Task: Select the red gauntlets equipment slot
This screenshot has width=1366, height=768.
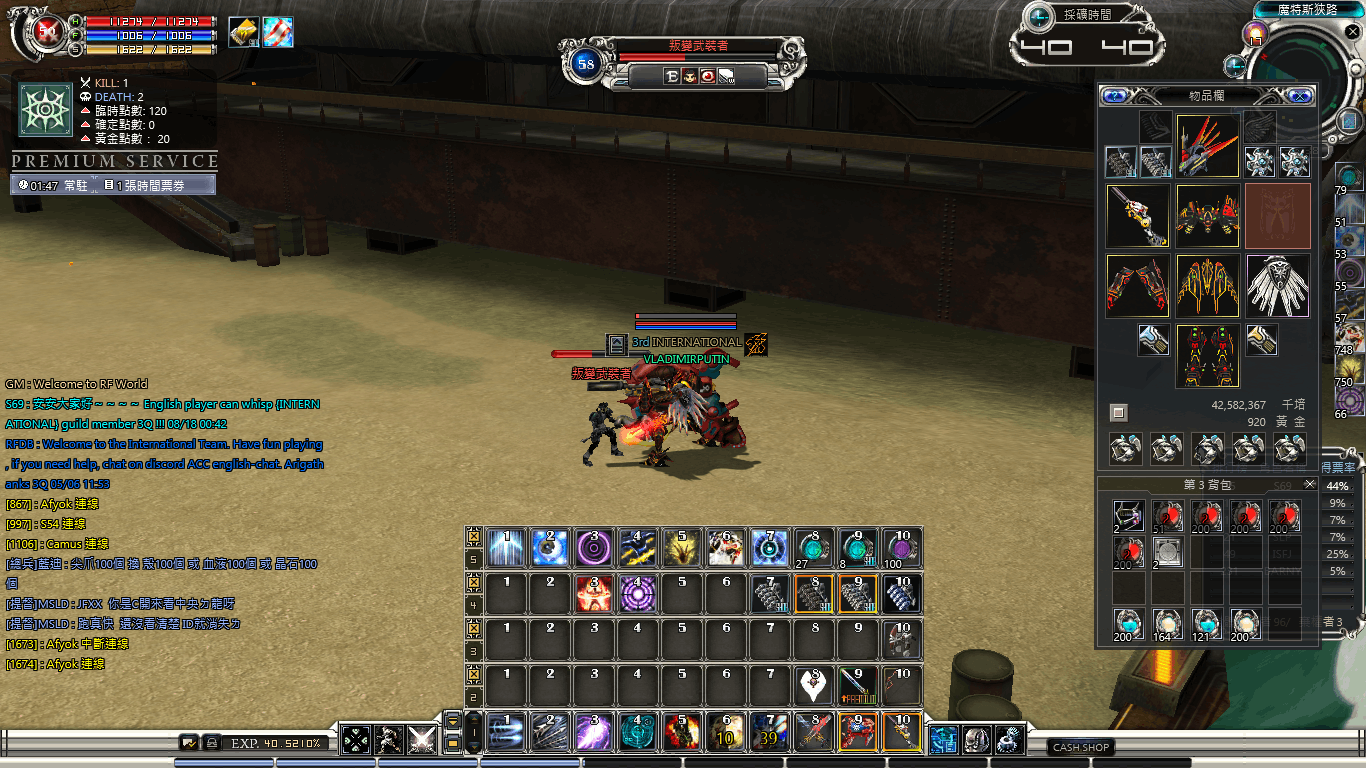Action: (x=1138, y=285)
